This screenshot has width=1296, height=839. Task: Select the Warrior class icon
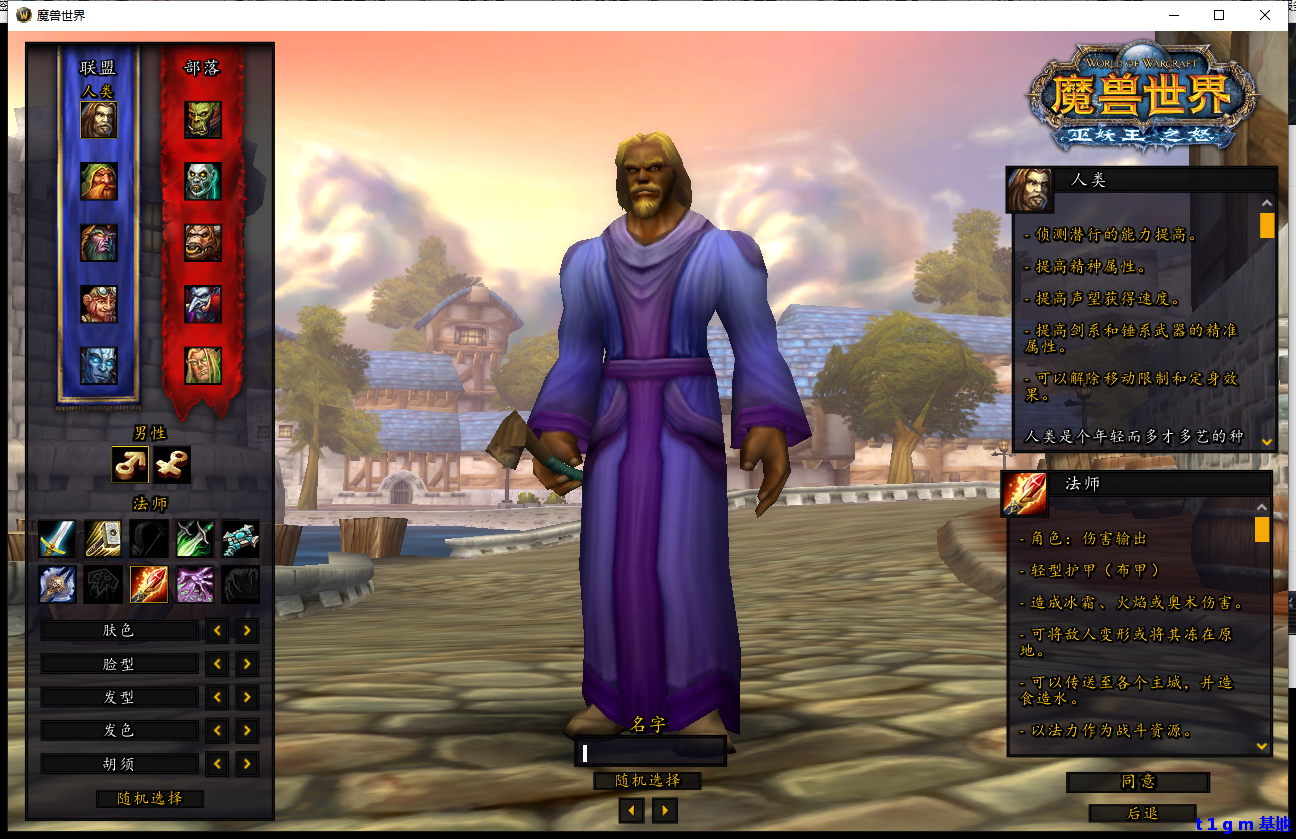[x=57, y=538]
